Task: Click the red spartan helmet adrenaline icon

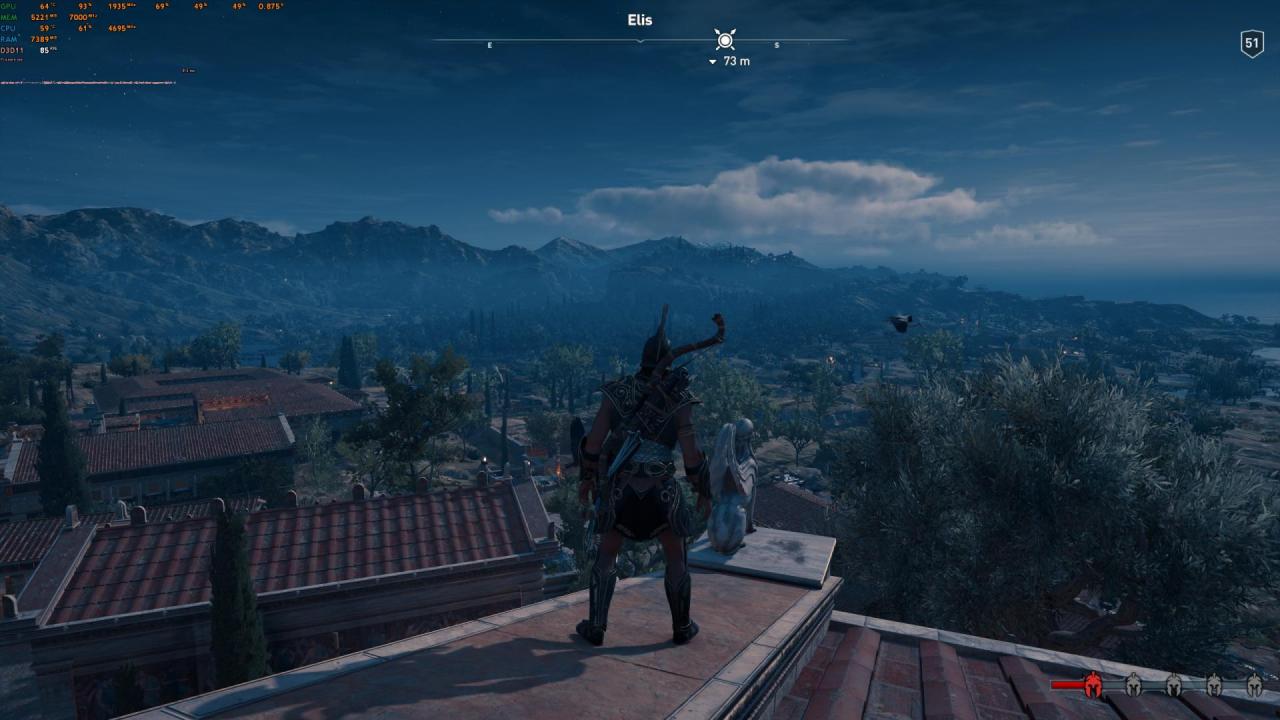Action: coord(1093,685)
